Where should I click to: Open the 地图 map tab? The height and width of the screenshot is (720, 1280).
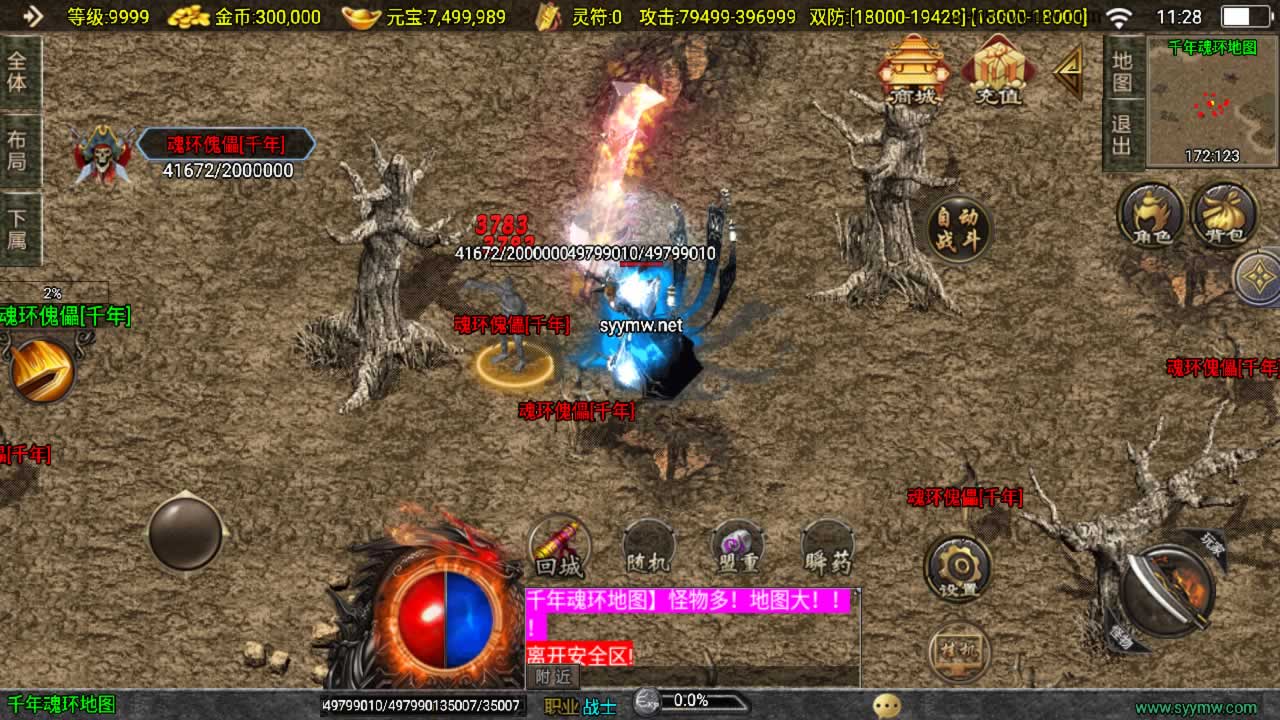click(x=1122, y=70)
